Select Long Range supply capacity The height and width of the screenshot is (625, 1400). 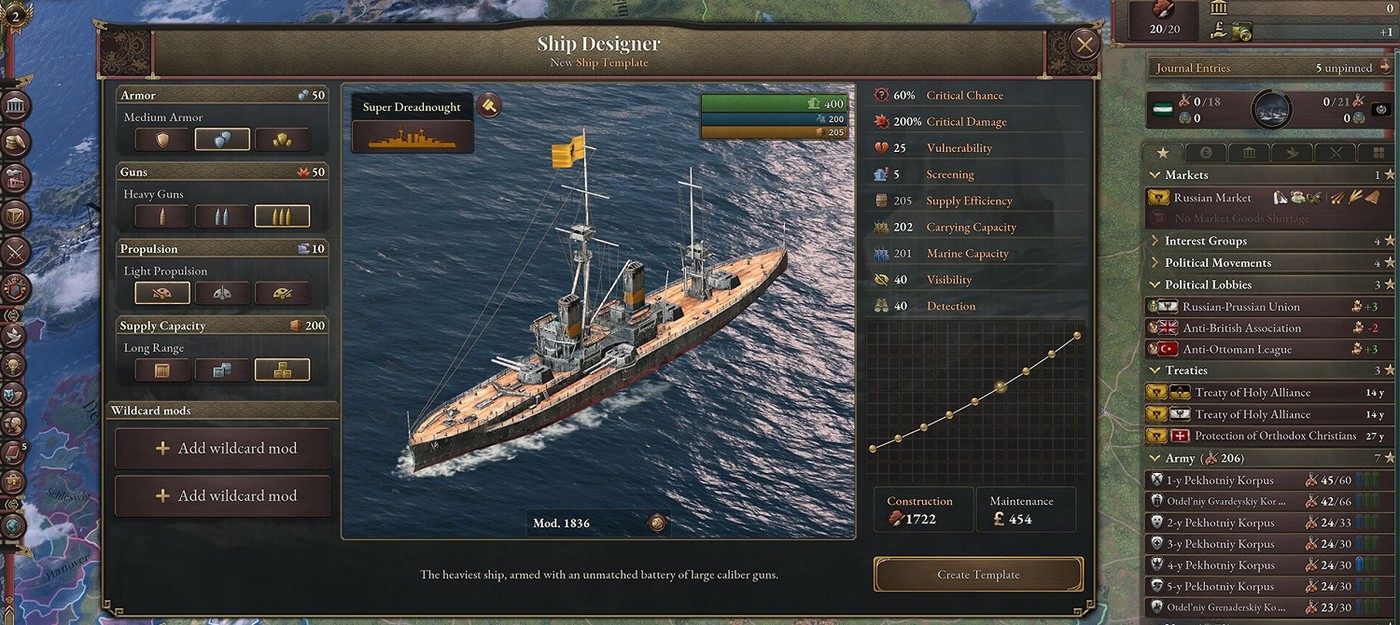282,370
